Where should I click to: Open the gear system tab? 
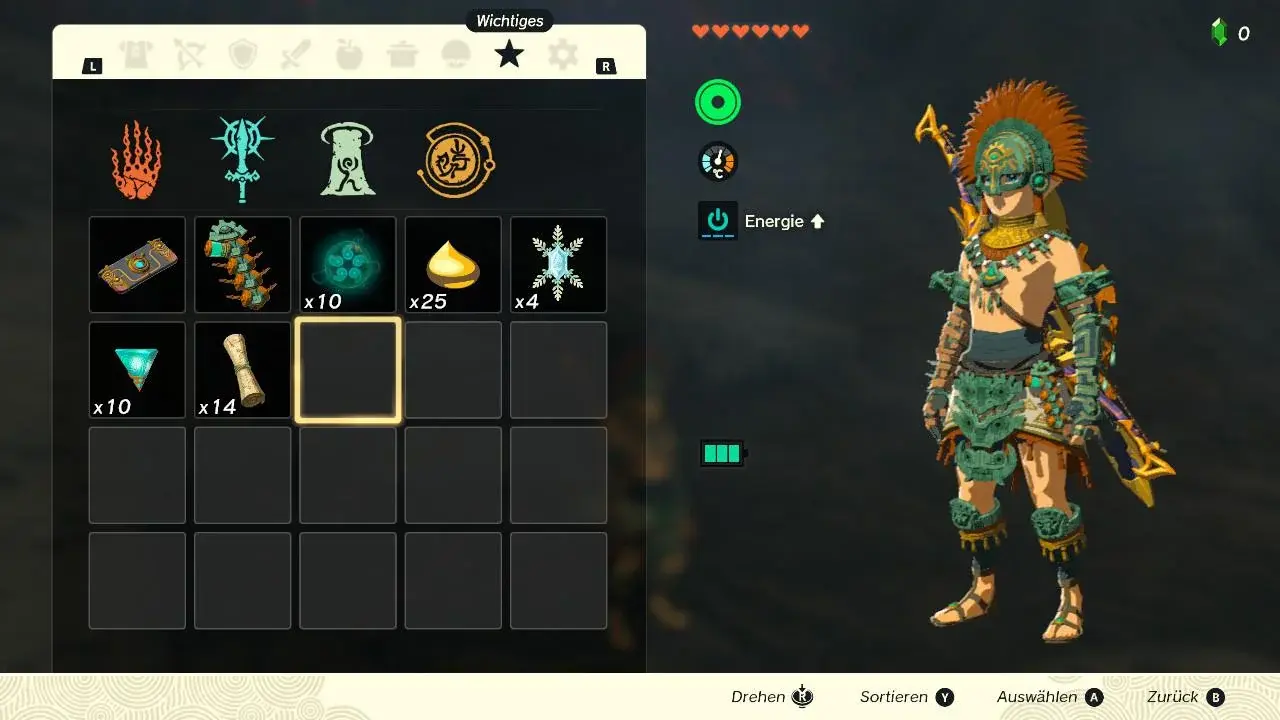563,55
